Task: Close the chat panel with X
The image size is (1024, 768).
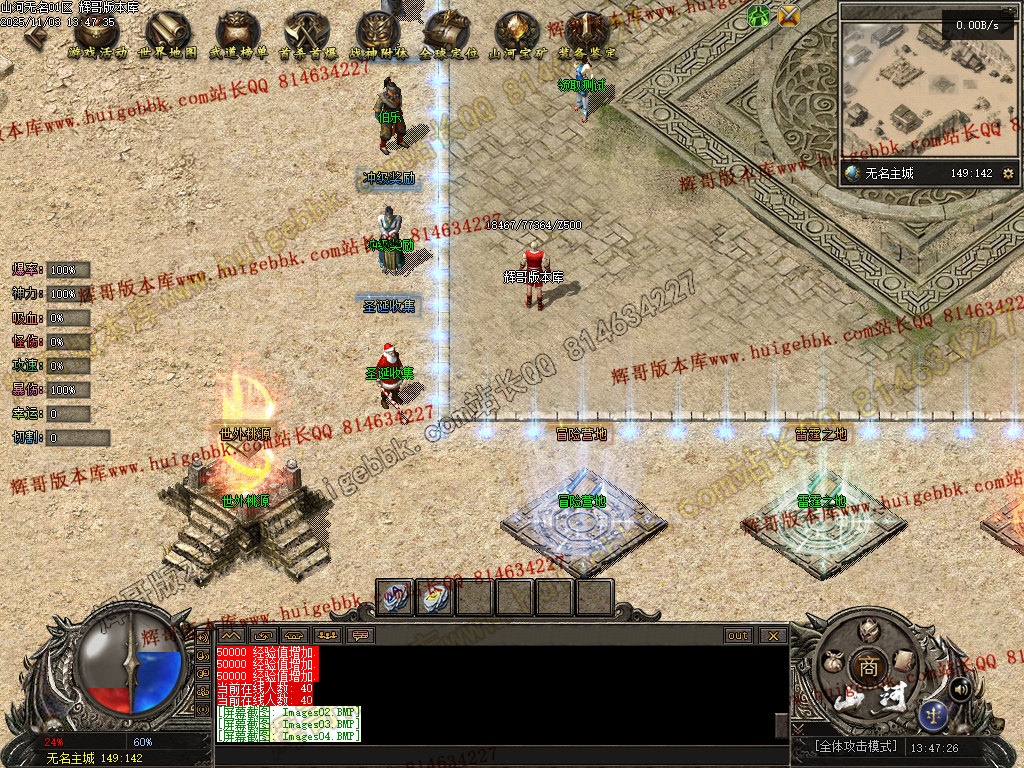Action: click(771, 635)
